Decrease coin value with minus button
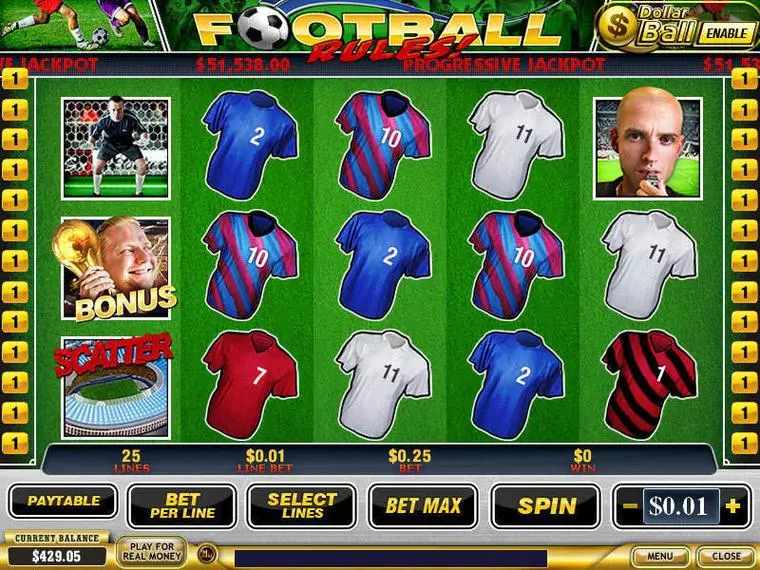The height and width of the screenshot is (570, 760). 629,506
